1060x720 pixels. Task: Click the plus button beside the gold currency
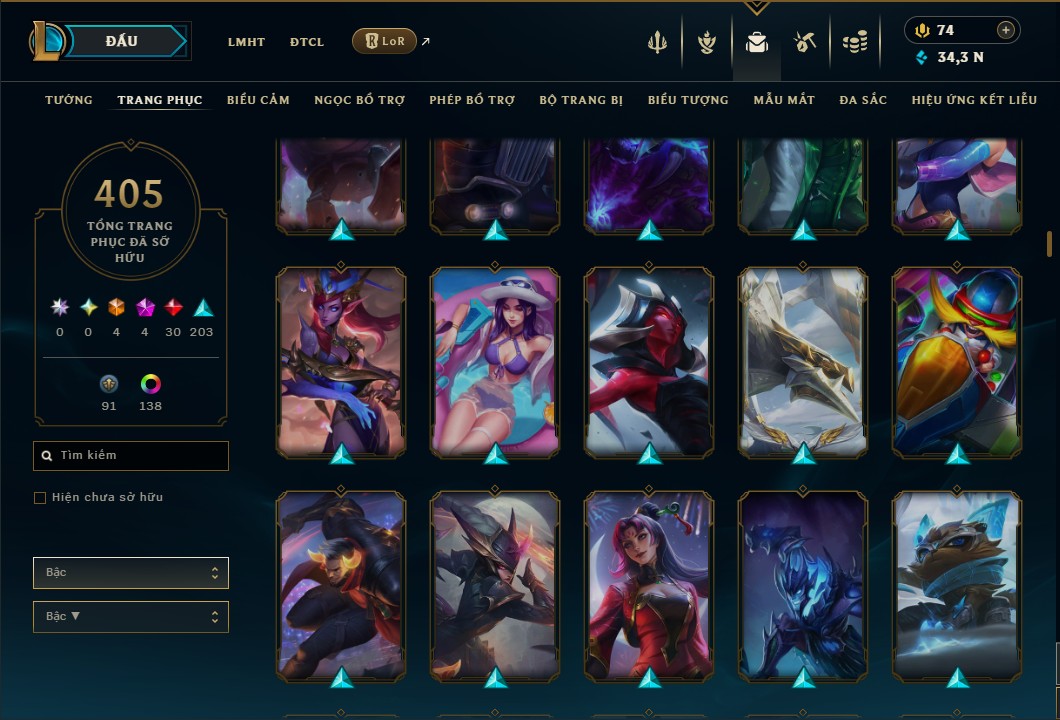click(1006, 30)
